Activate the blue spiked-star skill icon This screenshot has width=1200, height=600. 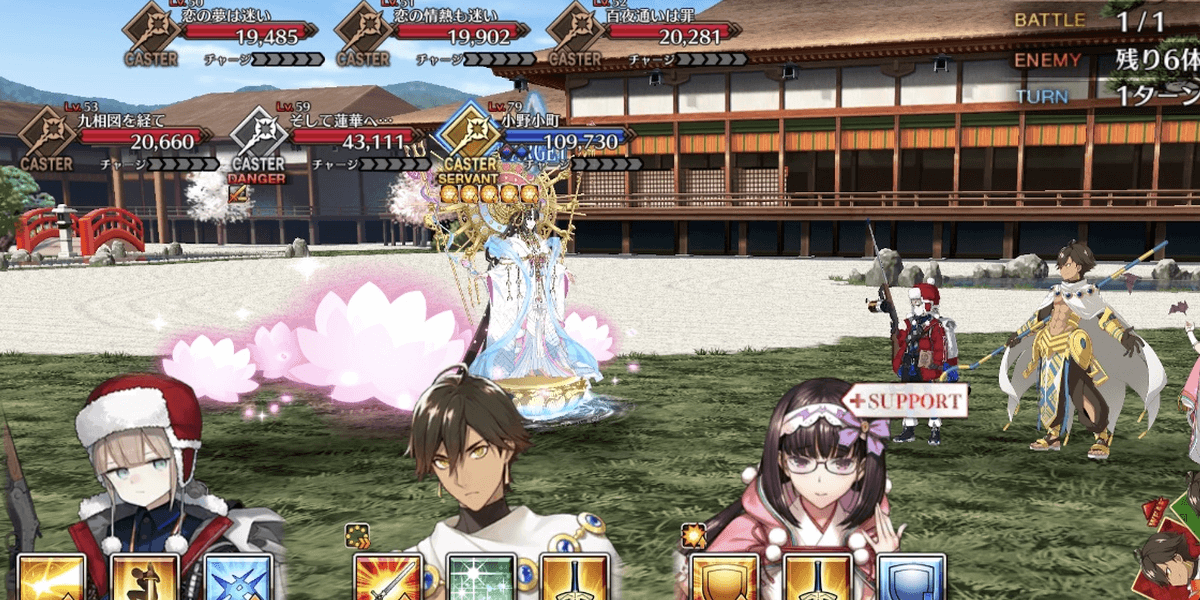pos(237,577)
